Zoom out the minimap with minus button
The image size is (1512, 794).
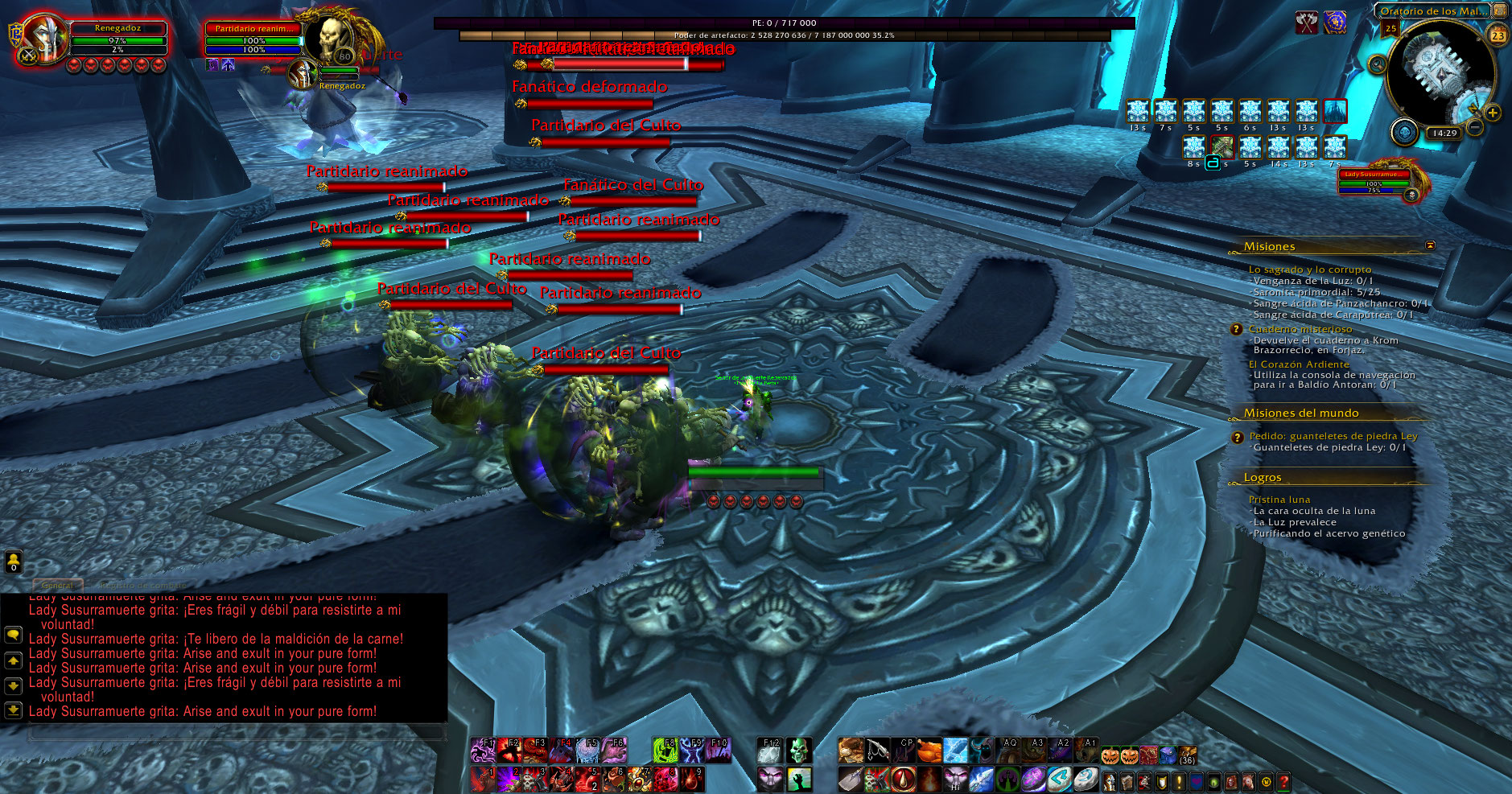[1475, 127]
